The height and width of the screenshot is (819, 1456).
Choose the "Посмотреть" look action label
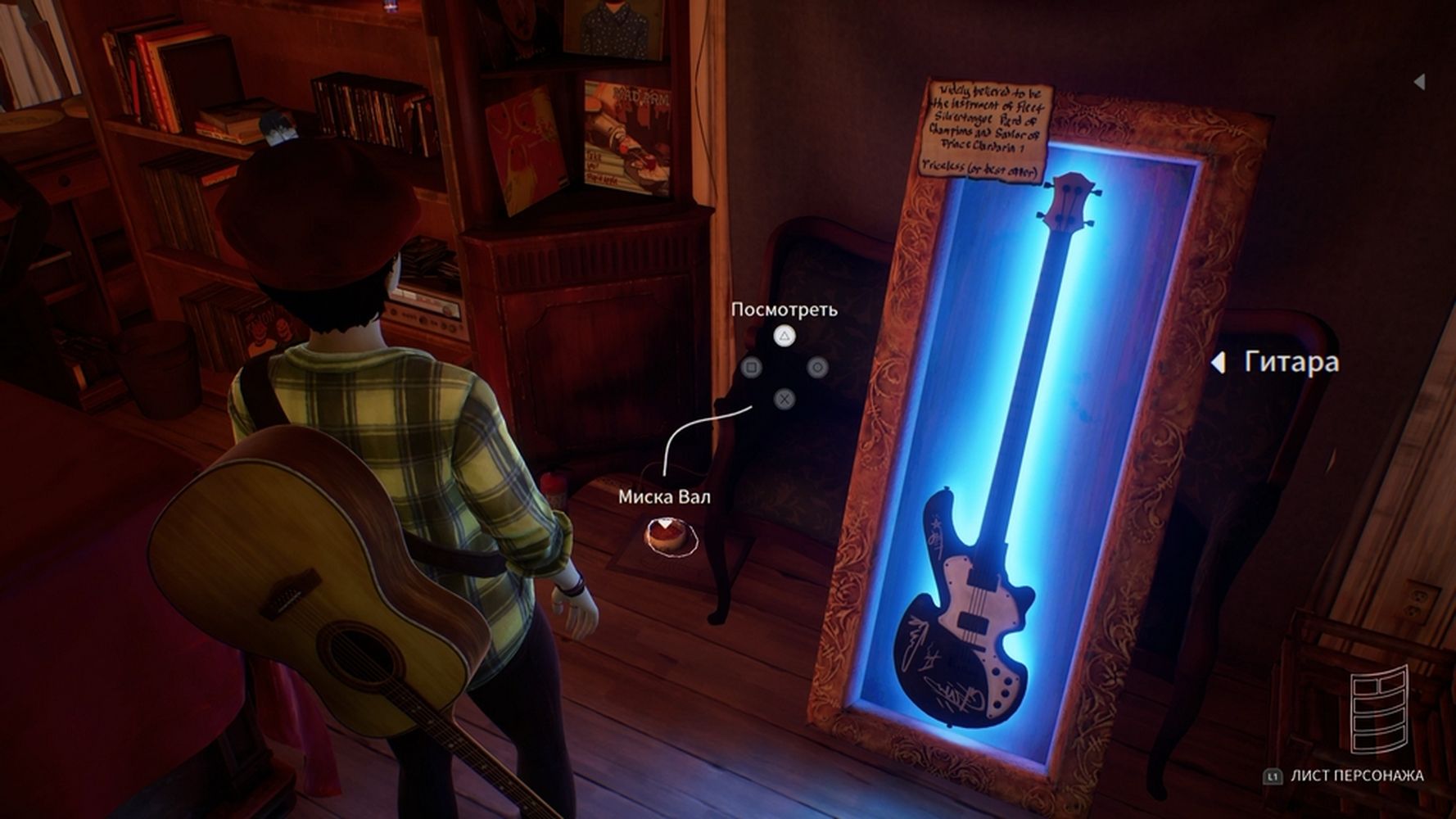pyautogui.click(x=784, y=310)
